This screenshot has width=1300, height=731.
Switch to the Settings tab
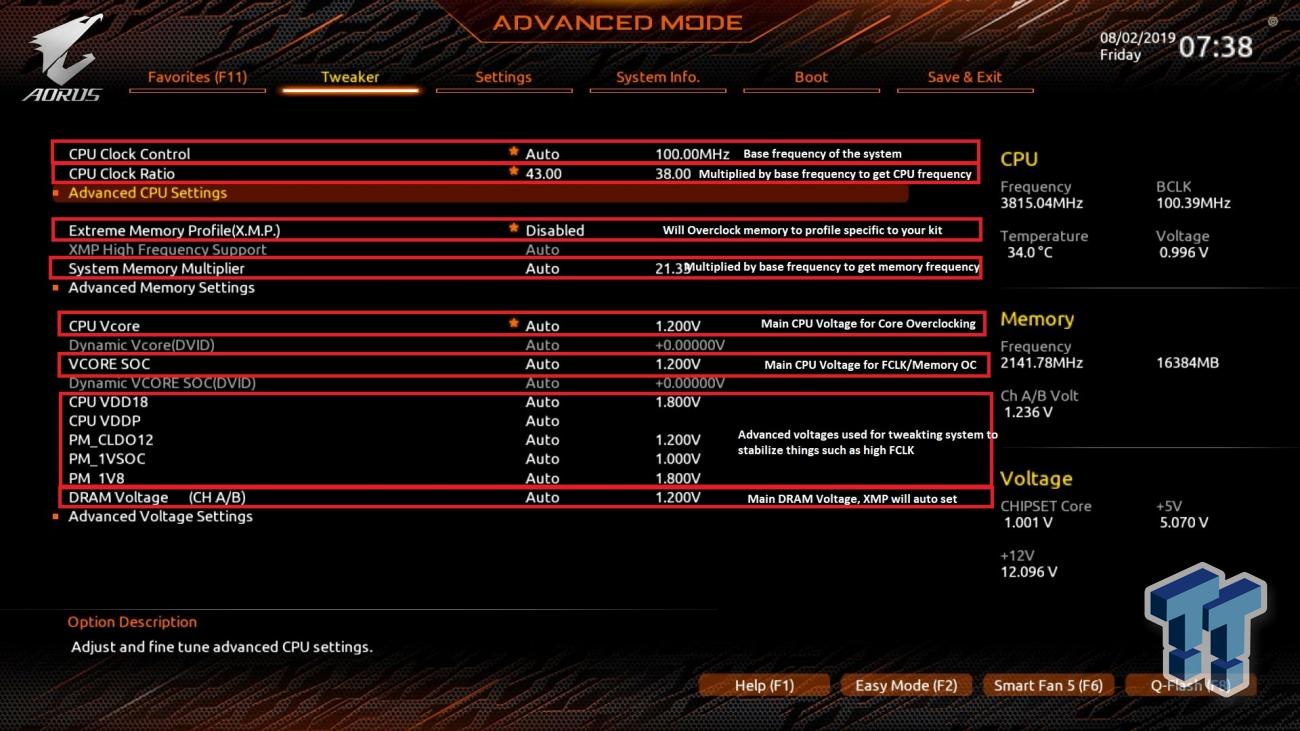[x=504, y=77]
